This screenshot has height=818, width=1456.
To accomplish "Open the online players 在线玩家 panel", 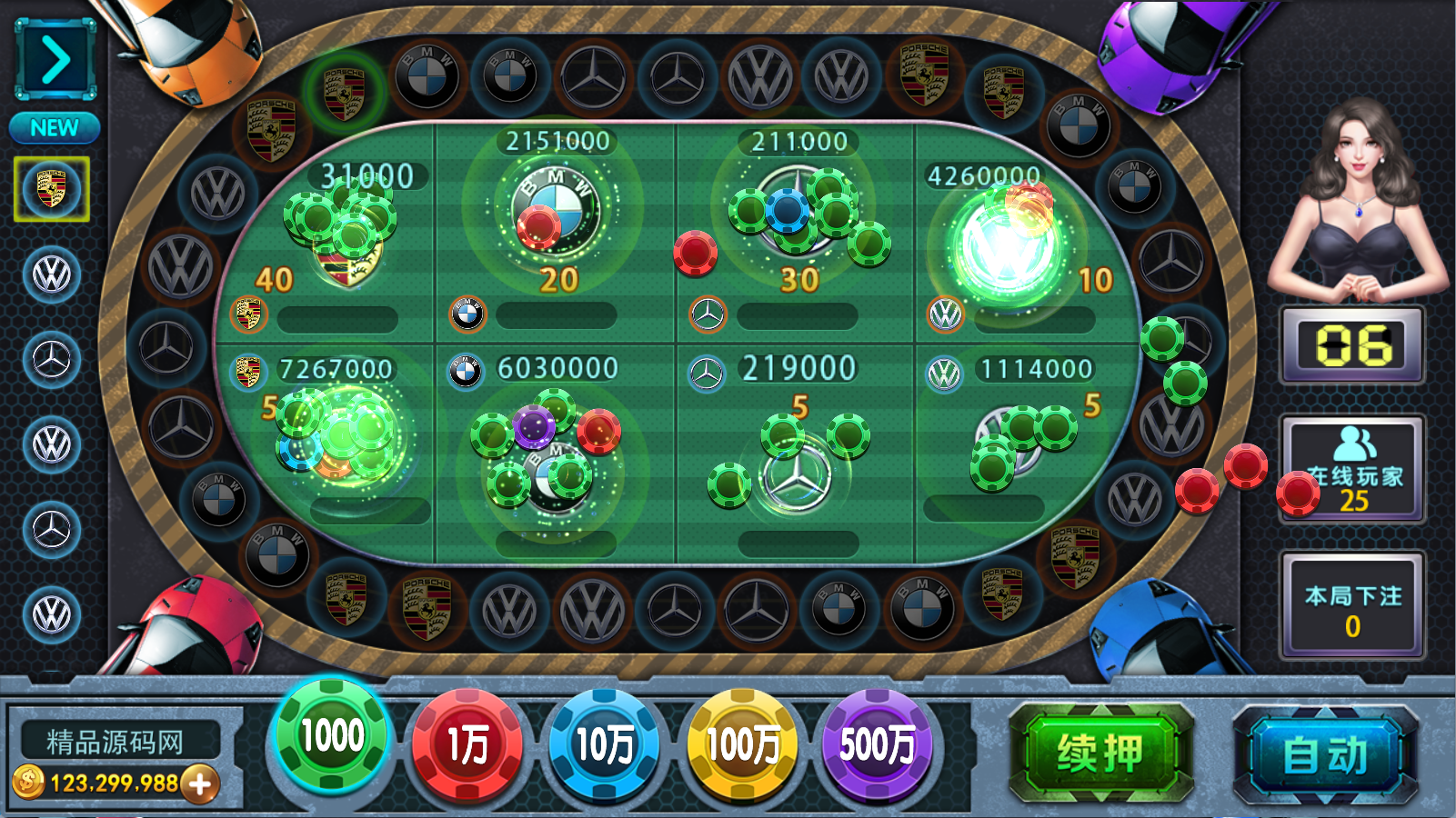I will tap(1352, 469).
